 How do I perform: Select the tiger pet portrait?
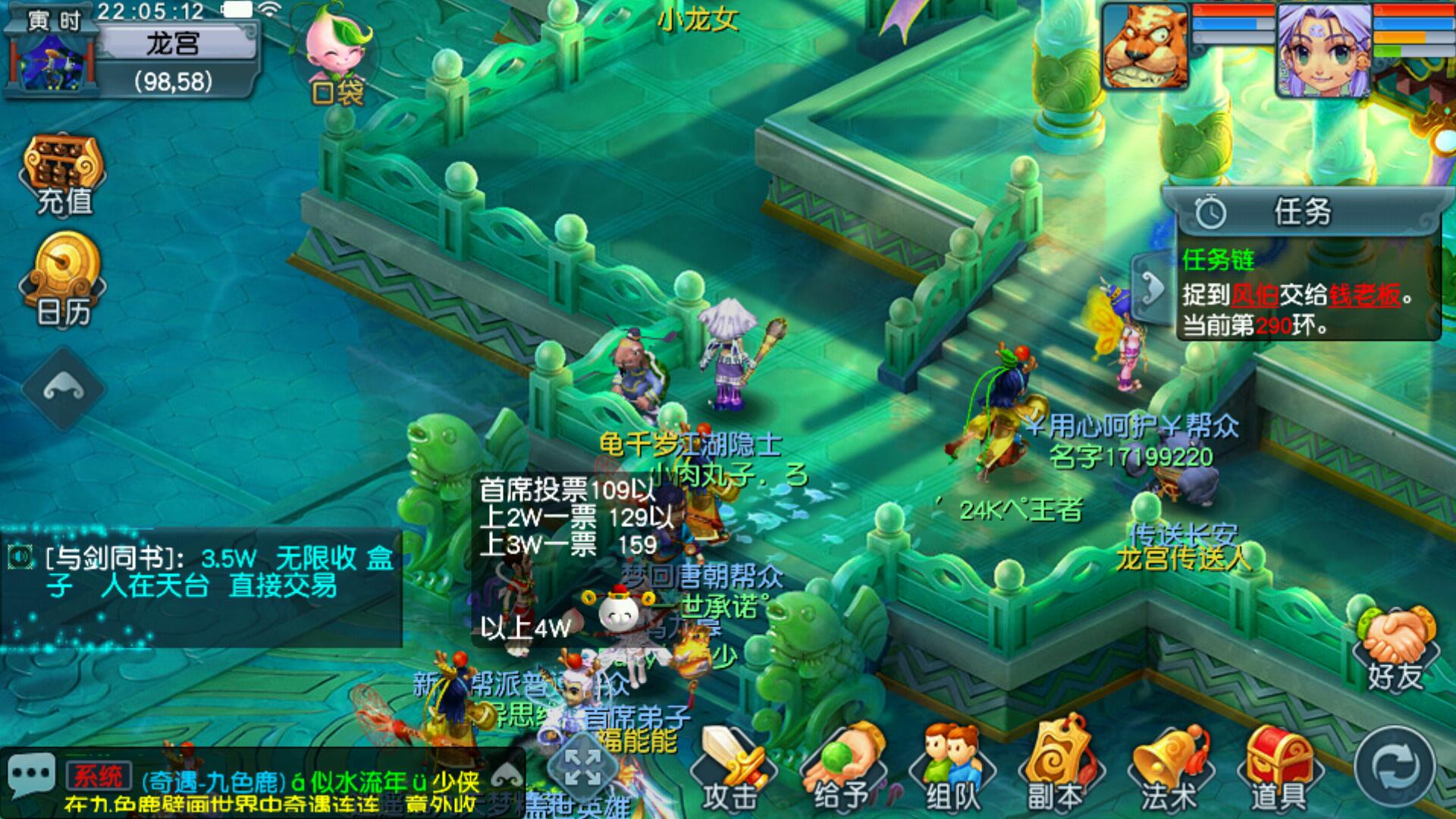1145,47
